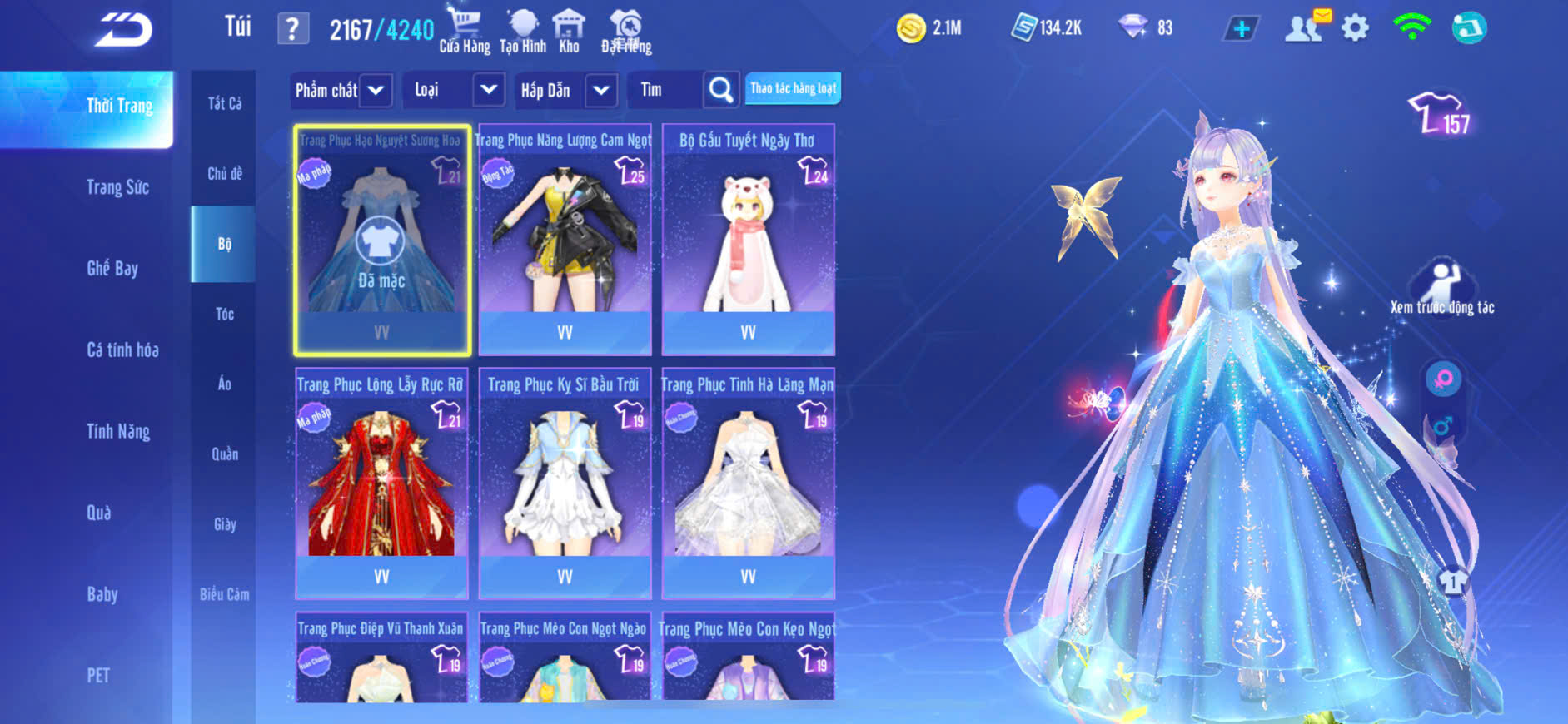
Task: Activate Thao tác hàng loạt button
Action: point(793,88)
